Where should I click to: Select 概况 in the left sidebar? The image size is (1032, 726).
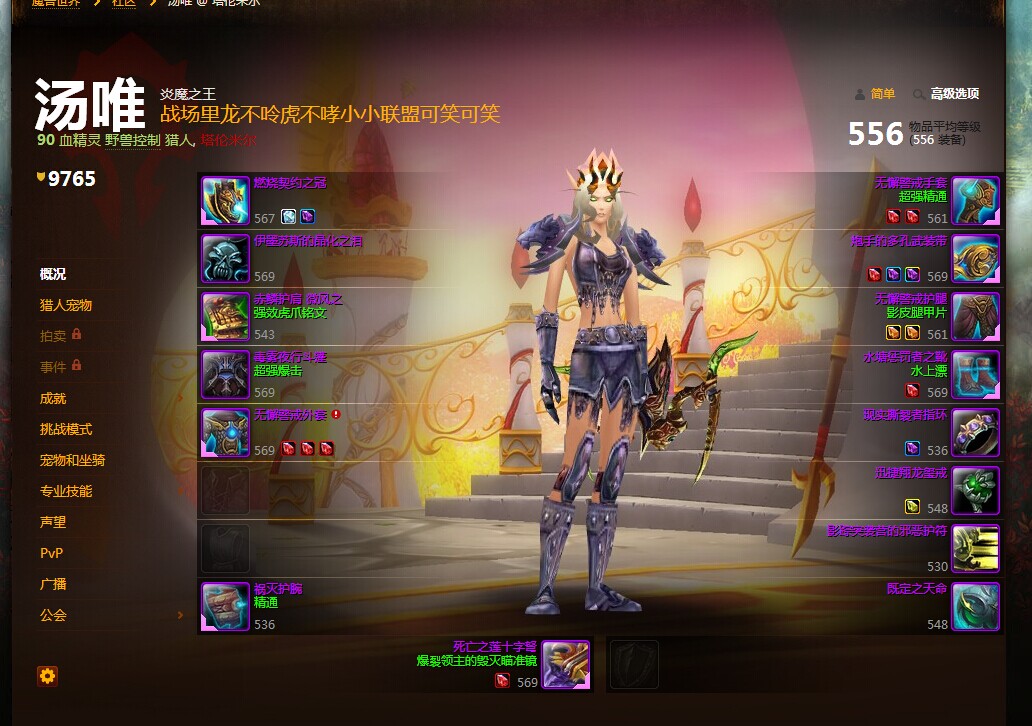tap(53, 274)
